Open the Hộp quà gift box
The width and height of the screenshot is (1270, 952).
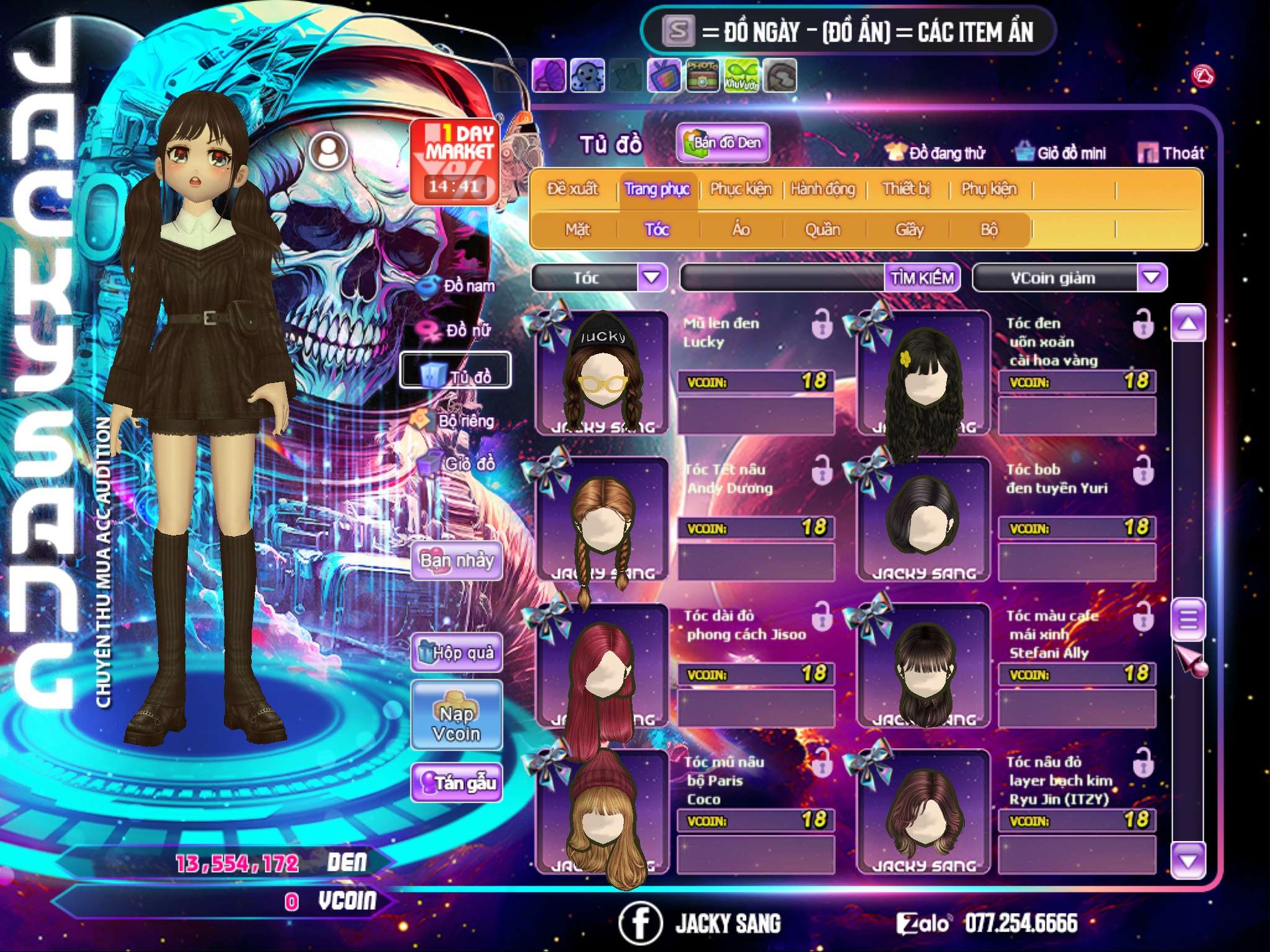[456, 652]
